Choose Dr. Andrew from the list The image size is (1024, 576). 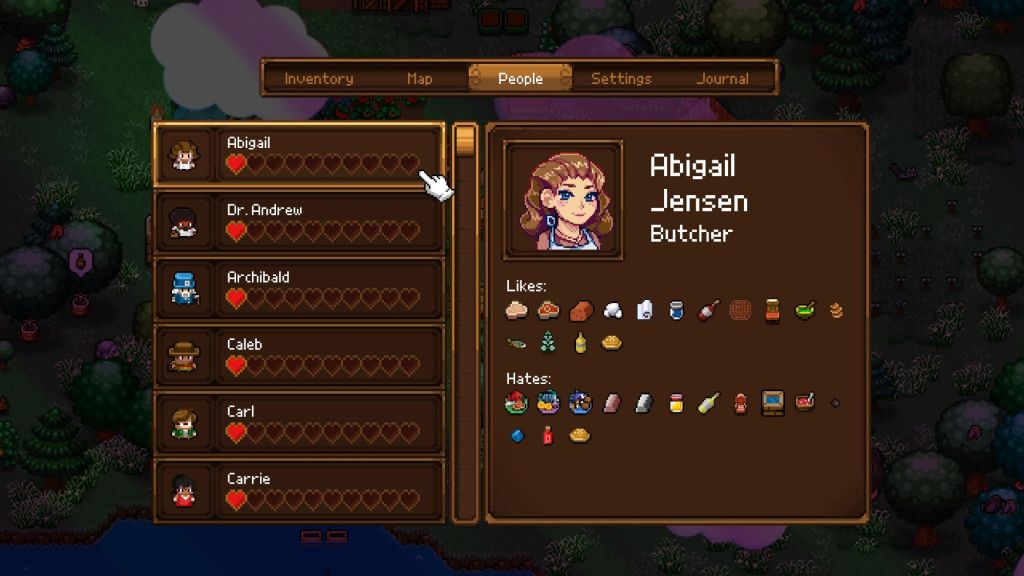click(x=298, y=222)
